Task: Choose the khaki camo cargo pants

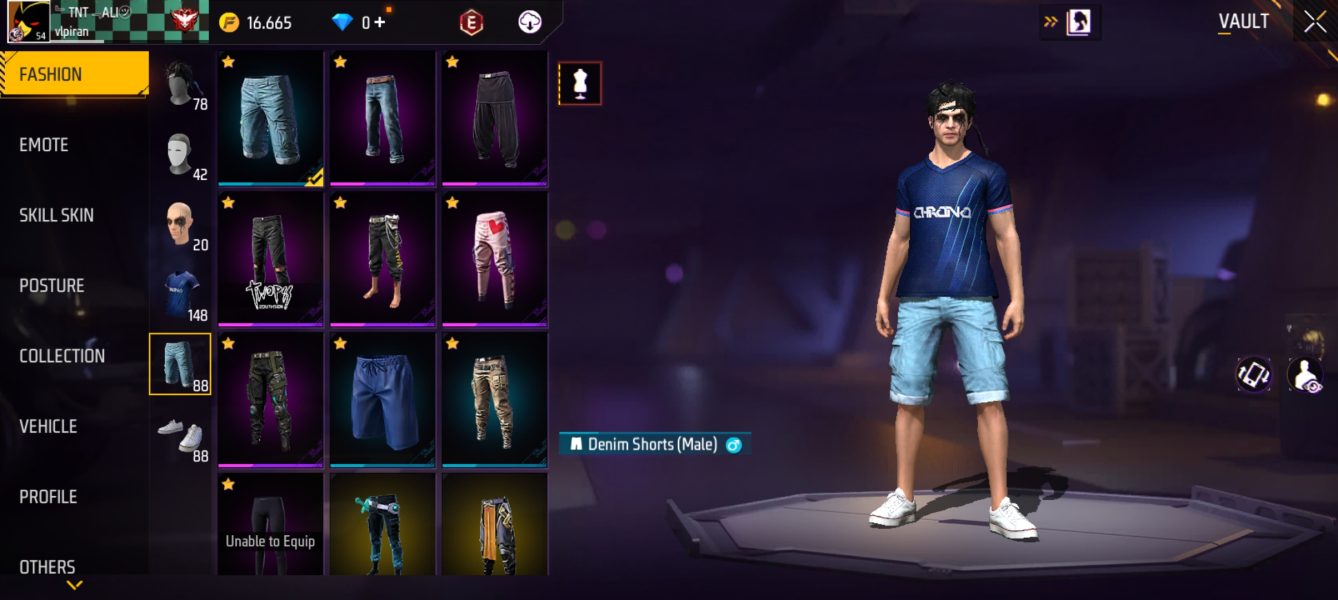Action: click(495, 400)
